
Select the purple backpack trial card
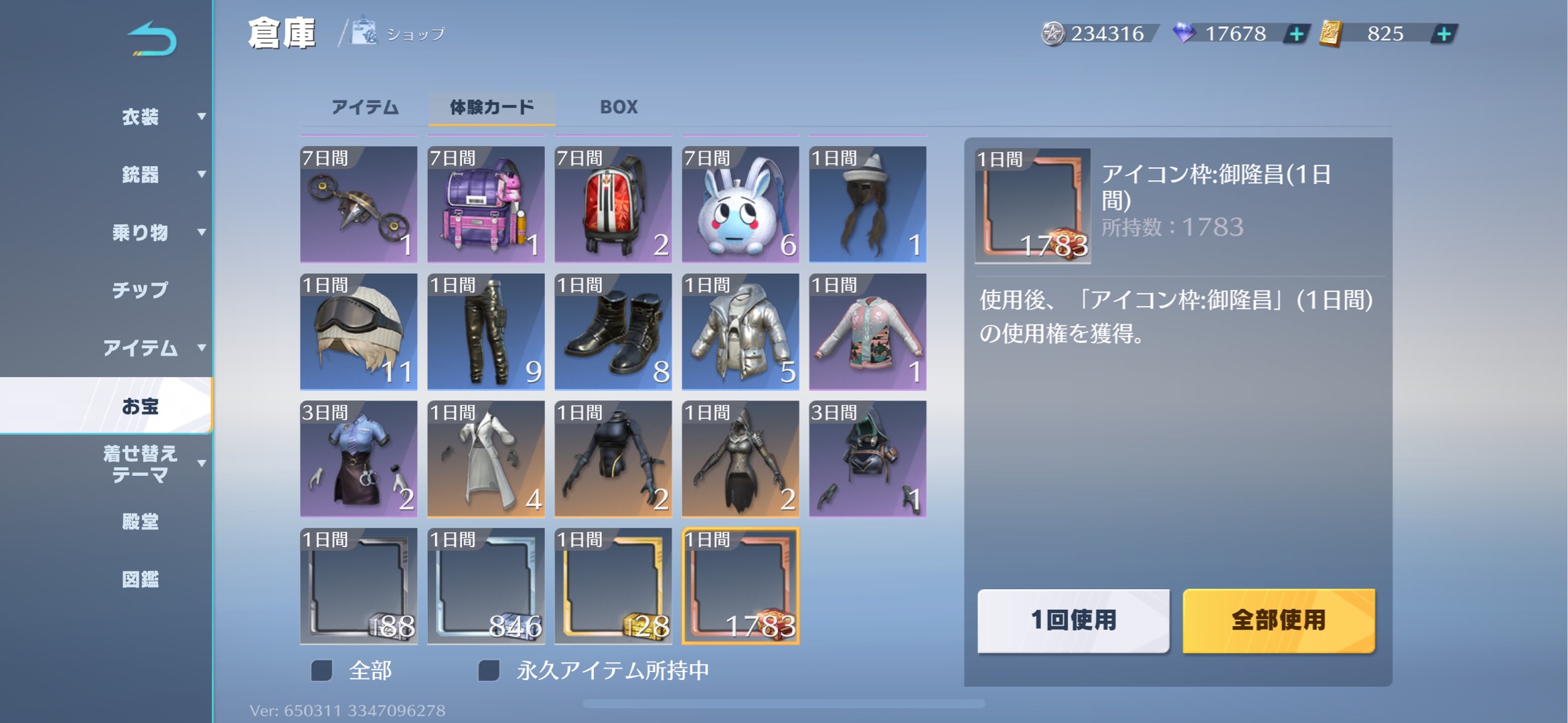tap(486, 204)
